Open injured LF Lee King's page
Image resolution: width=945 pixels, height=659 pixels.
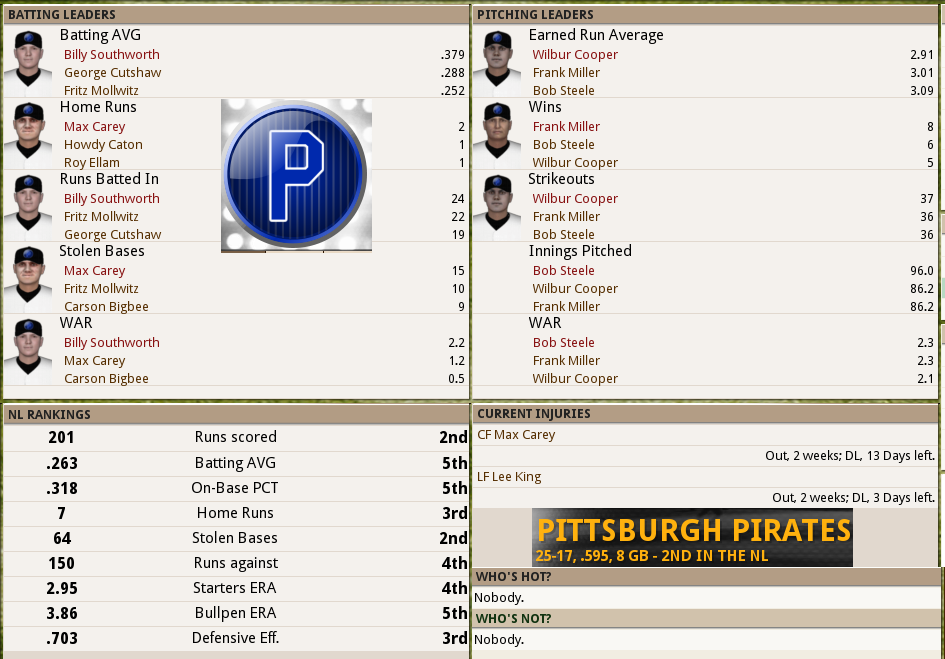(x=509, y=477)
